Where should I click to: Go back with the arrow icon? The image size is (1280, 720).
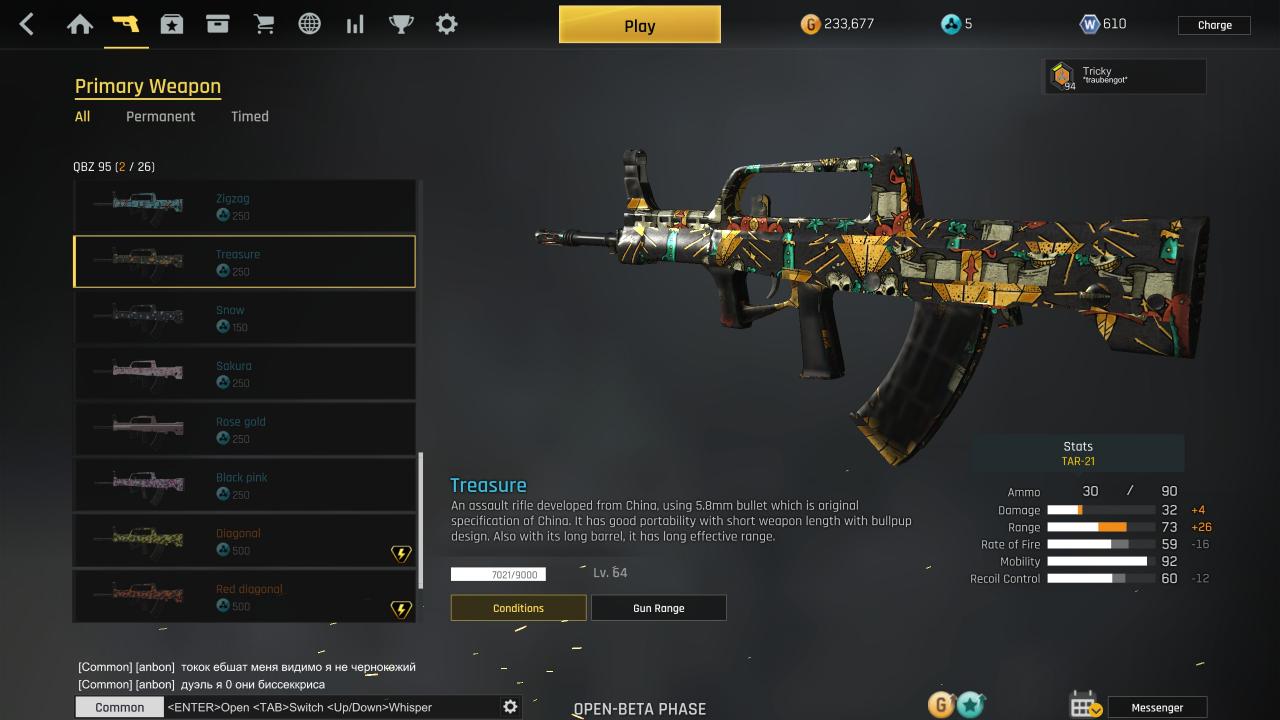27,24
